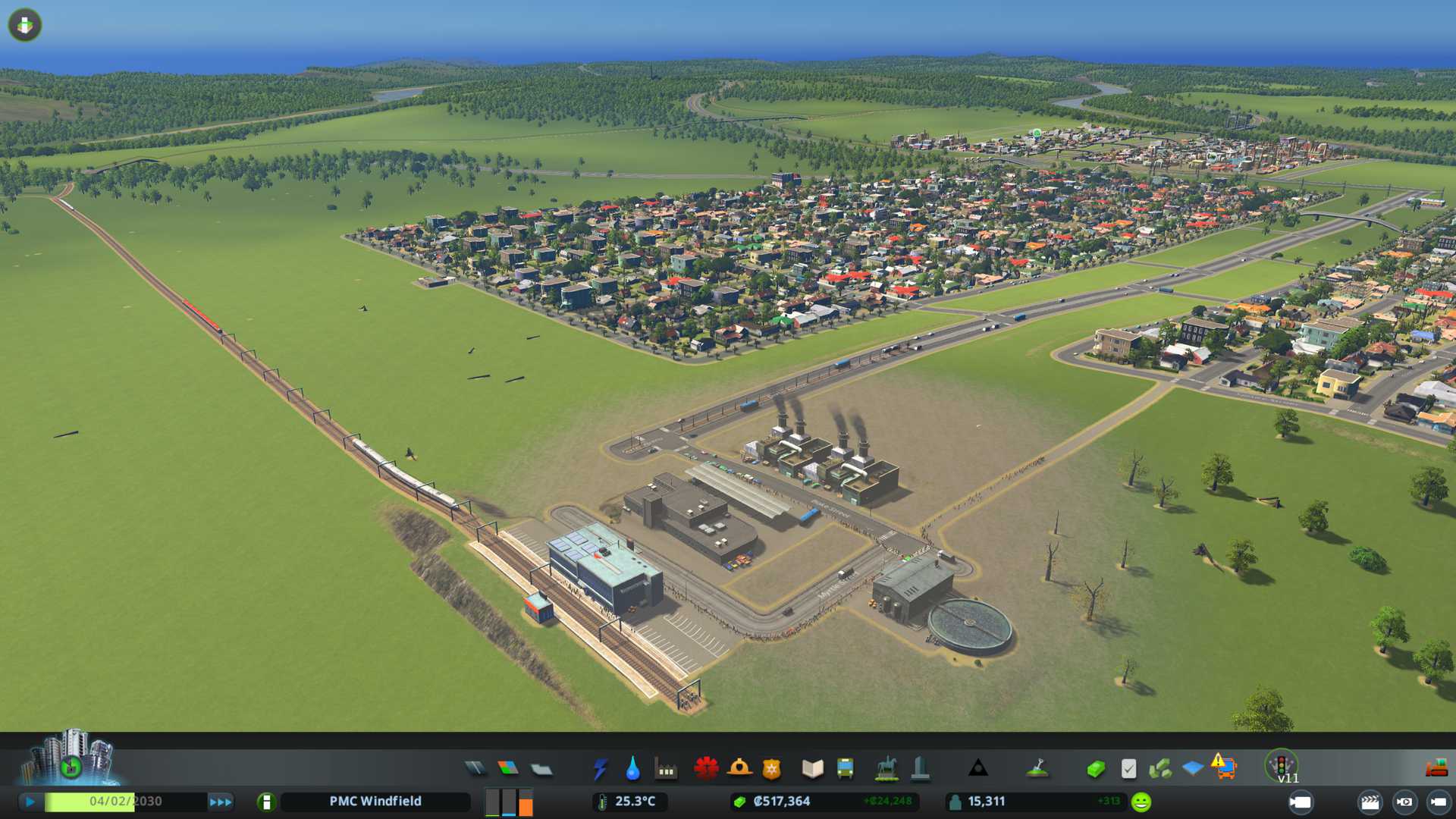Open the Zoning tool

click(508, 769)
